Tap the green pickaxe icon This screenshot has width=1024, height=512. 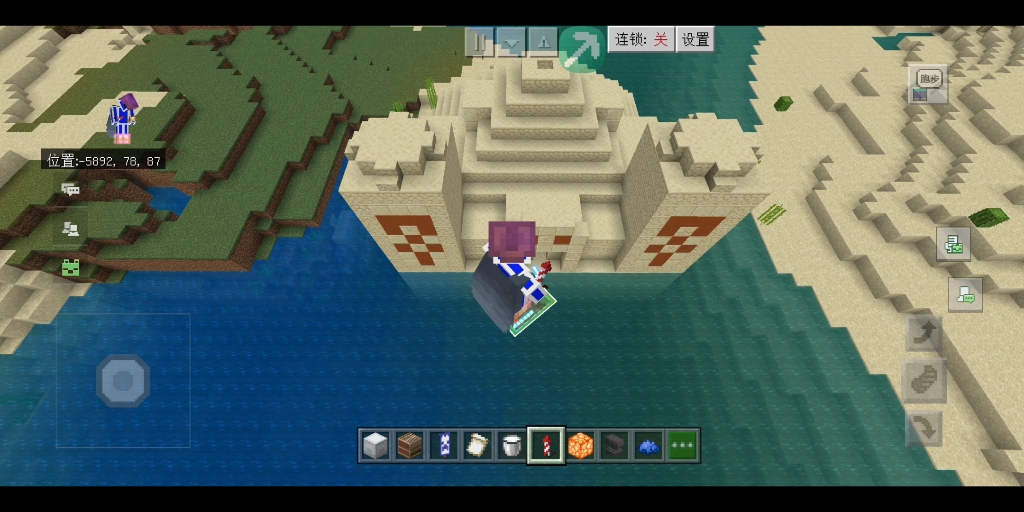[580, 46]
